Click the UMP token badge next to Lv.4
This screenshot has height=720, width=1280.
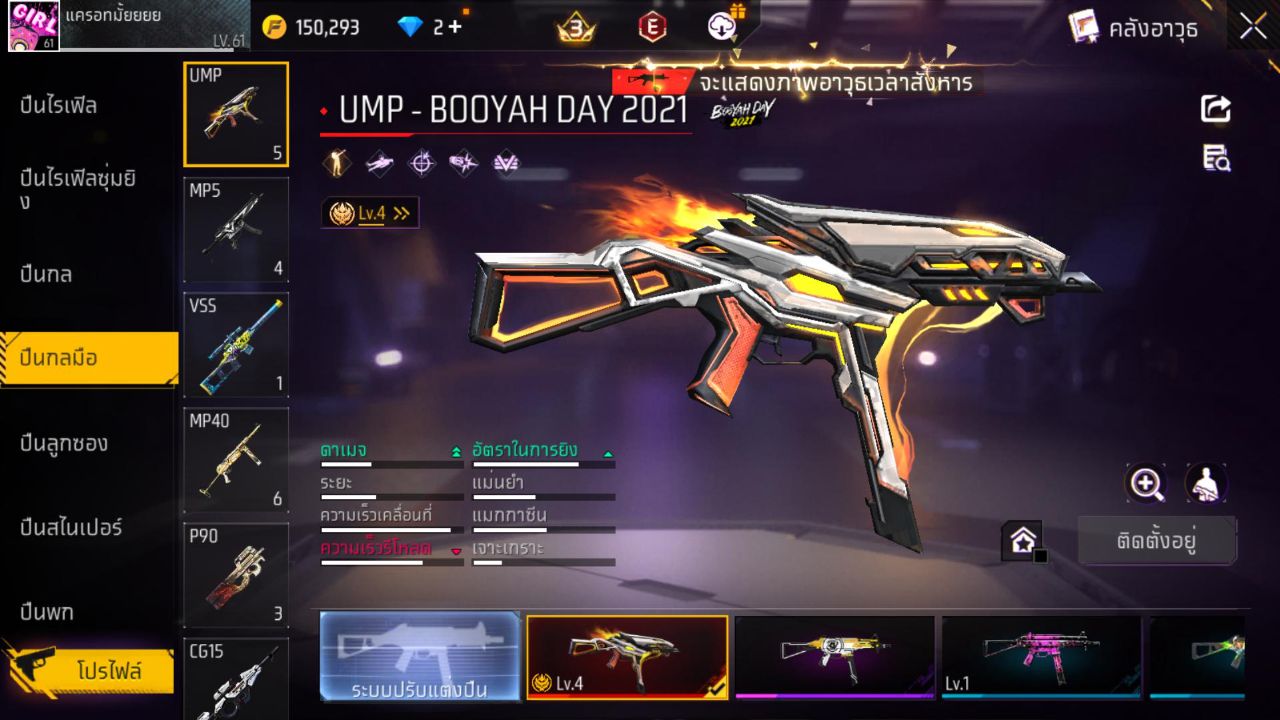340,212
